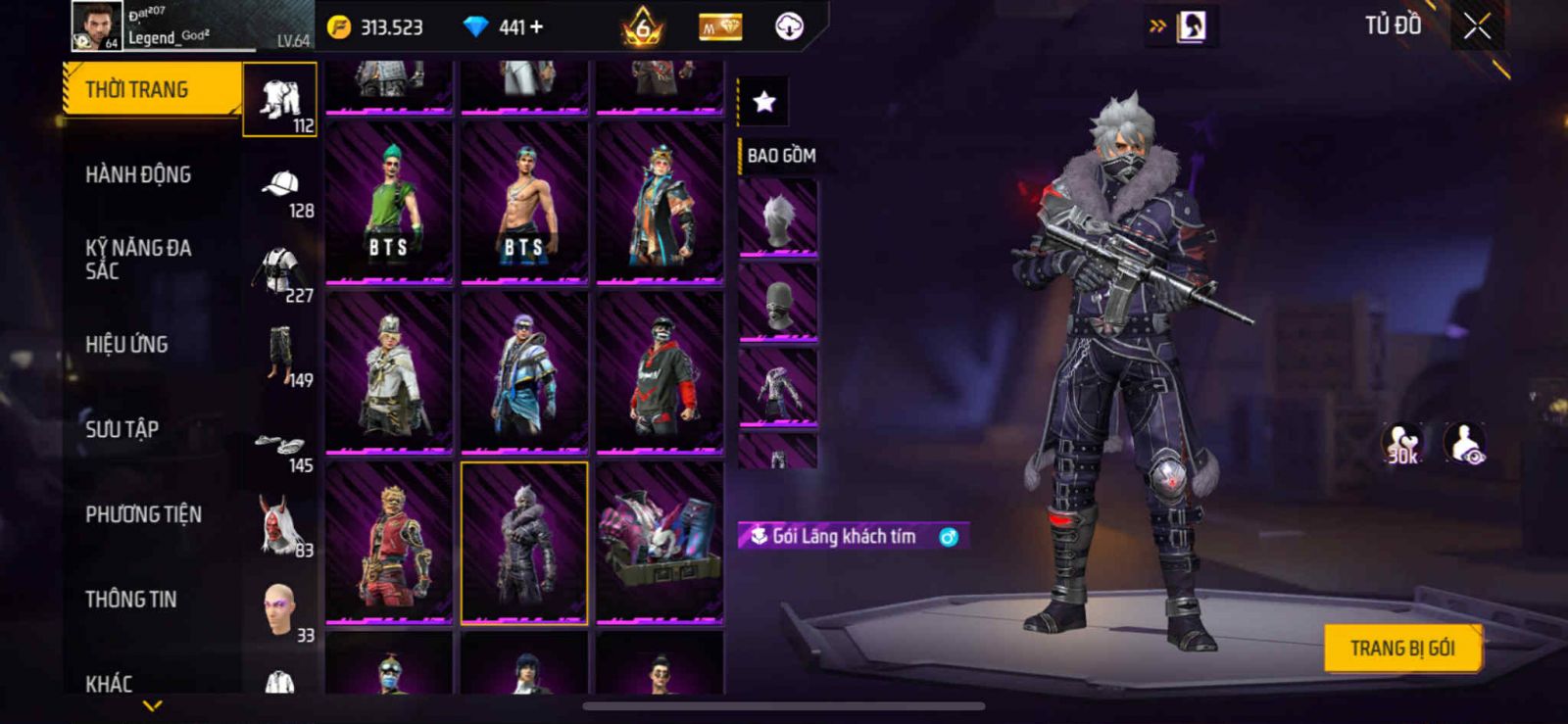Open the Hiệu Ứng category
This screenshot has height=724, width=1568.
126,345
